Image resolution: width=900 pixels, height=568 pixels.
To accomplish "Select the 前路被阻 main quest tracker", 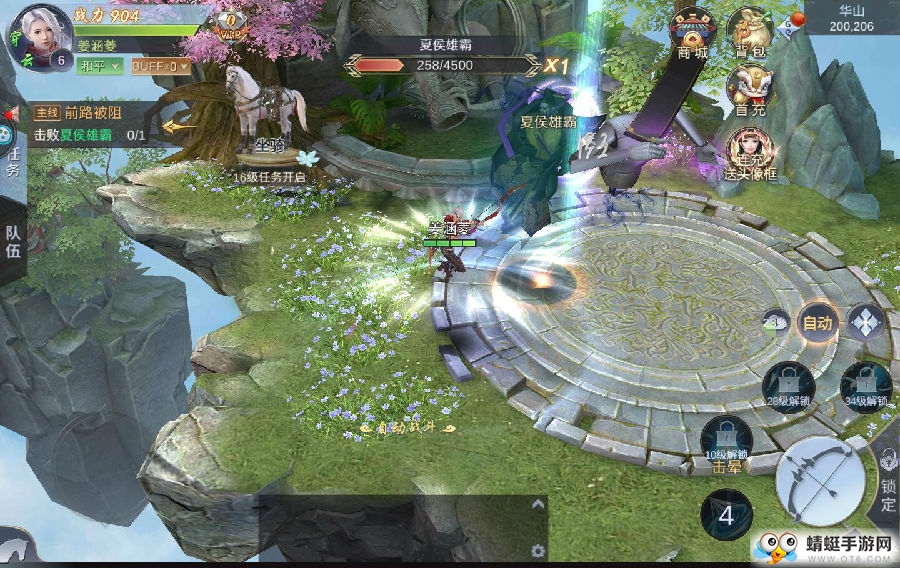I will [90, 124].
